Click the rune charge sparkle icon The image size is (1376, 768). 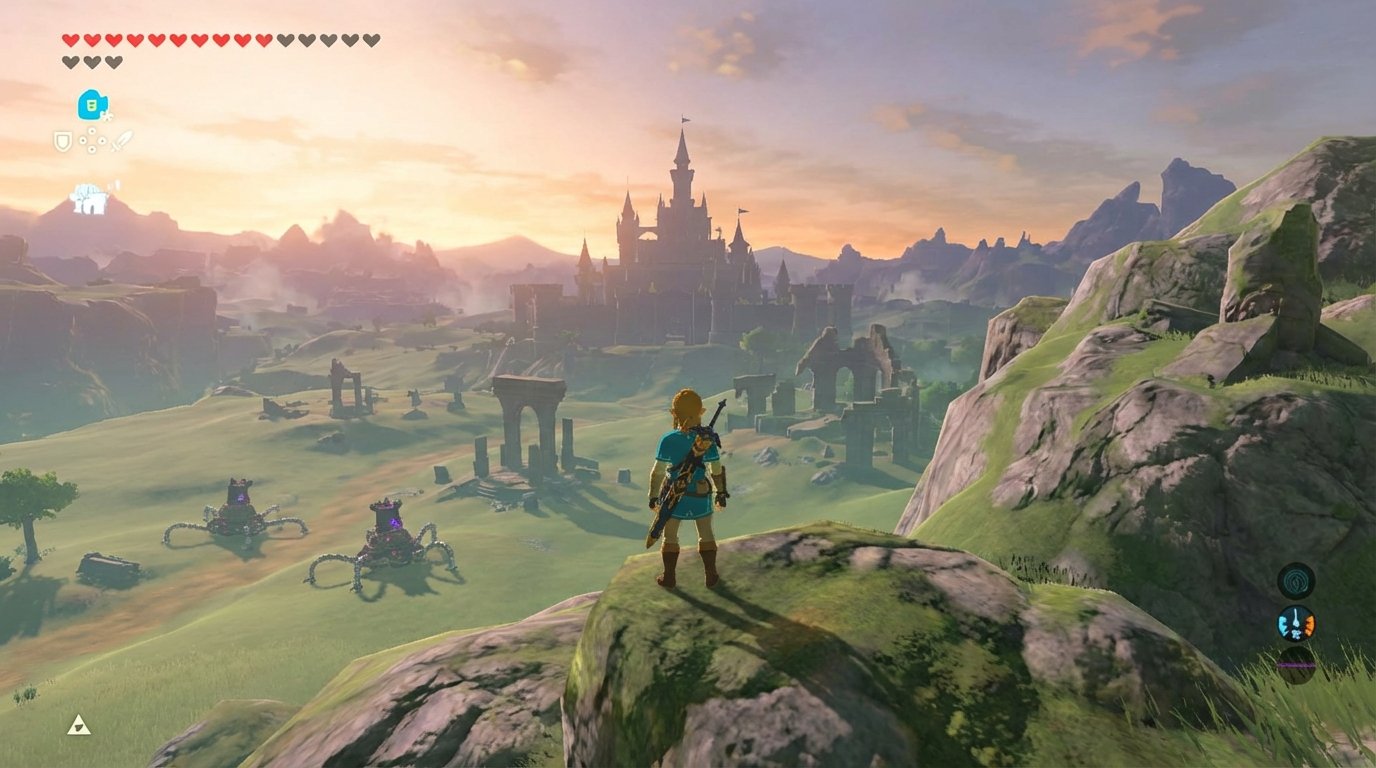tap(107, 116)
